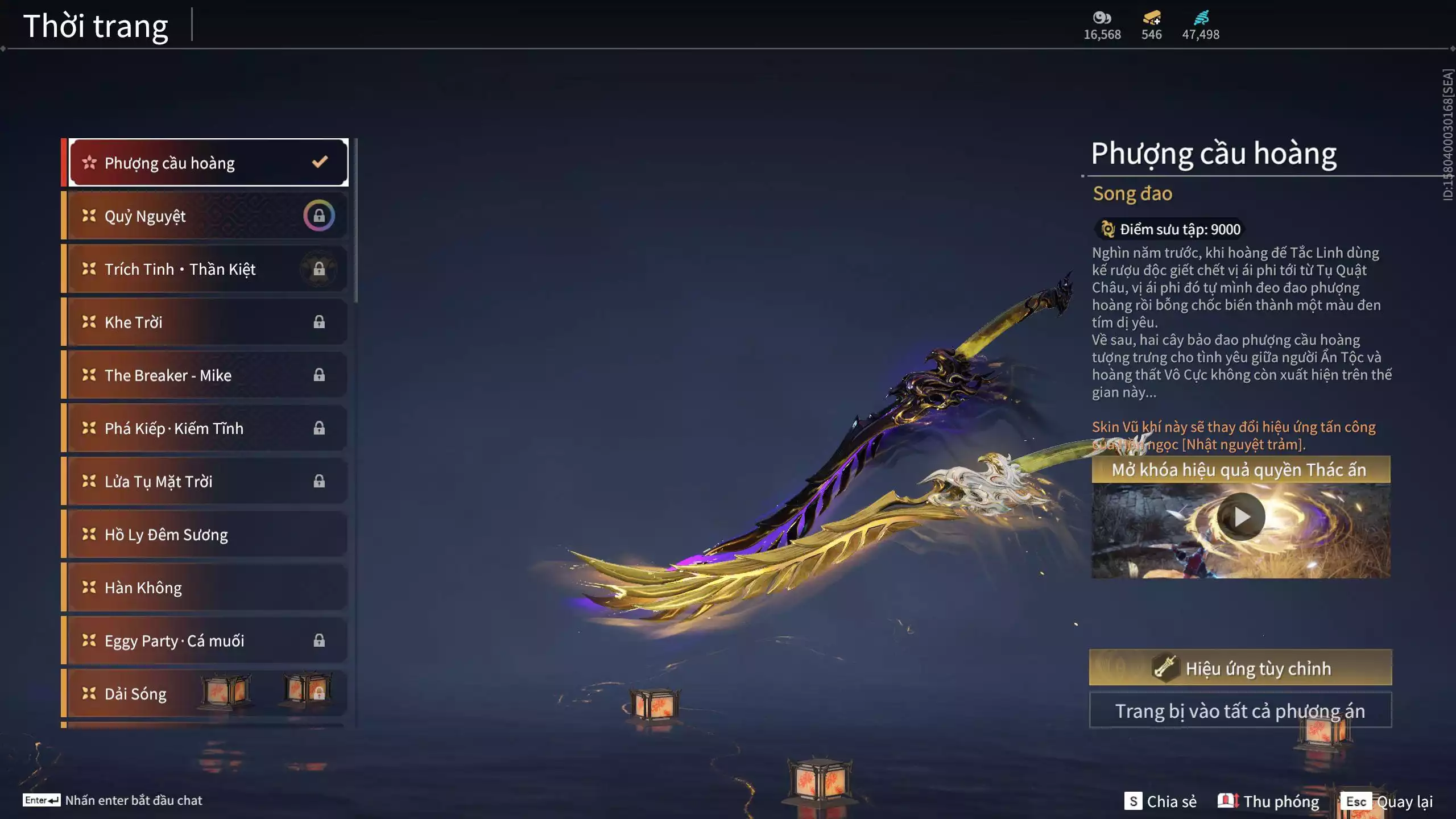Click the lock icon on Trích Tinh · Thần Kiệt
This screenshot has height=819, width=1456.
click(x=319, y=268)
